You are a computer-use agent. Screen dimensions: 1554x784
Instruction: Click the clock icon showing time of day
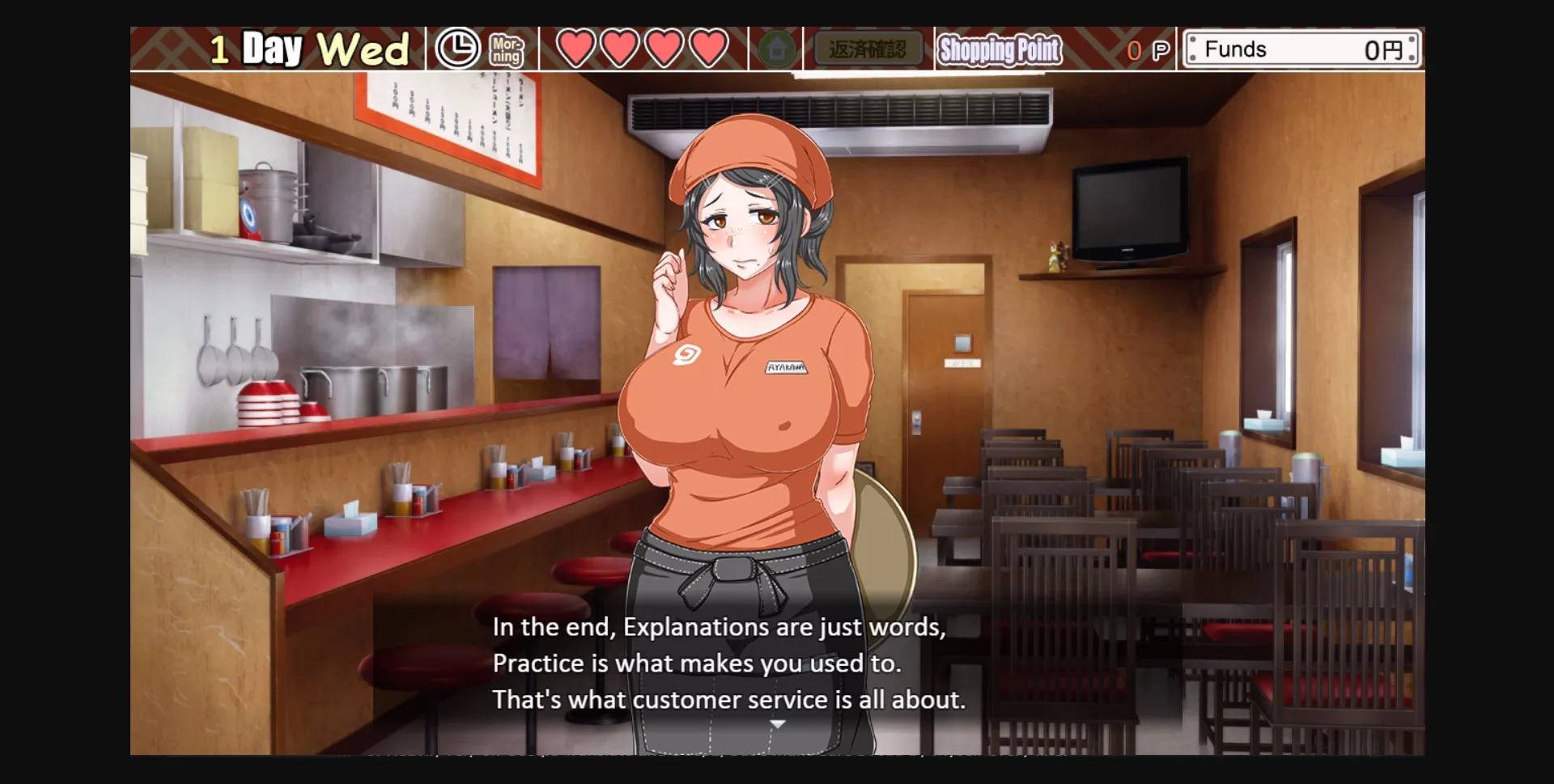458,50
